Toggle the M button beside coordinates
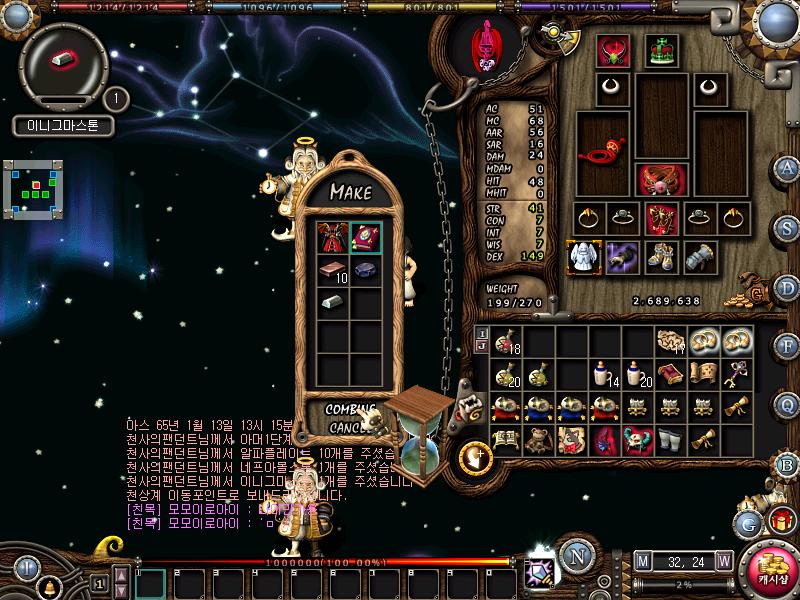Viewport: 800px width, 600px height. pos(642,560)
